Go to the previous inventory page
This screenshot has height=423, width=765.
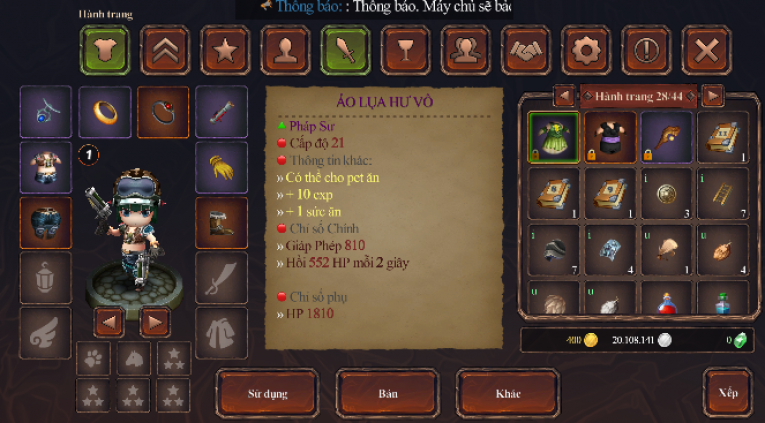click(x=565, y=96)
